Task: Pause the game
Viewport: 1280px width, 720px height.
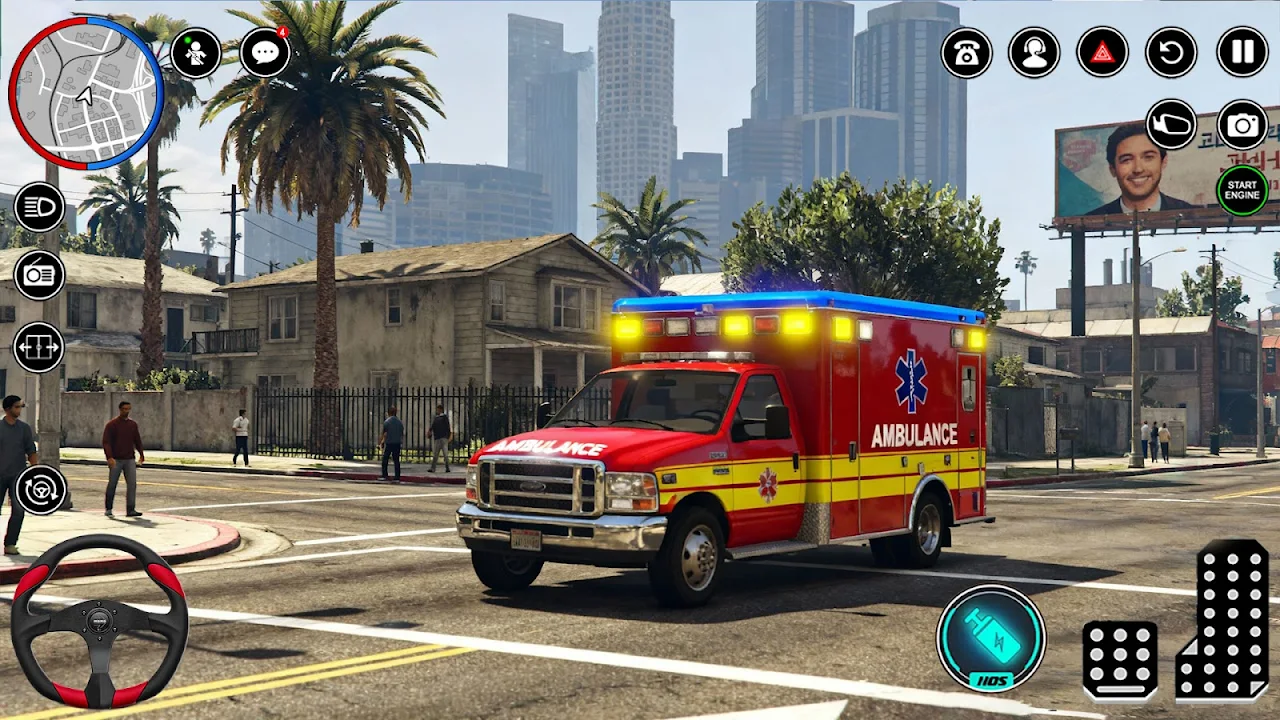Action: click(x=1242, y=53)
